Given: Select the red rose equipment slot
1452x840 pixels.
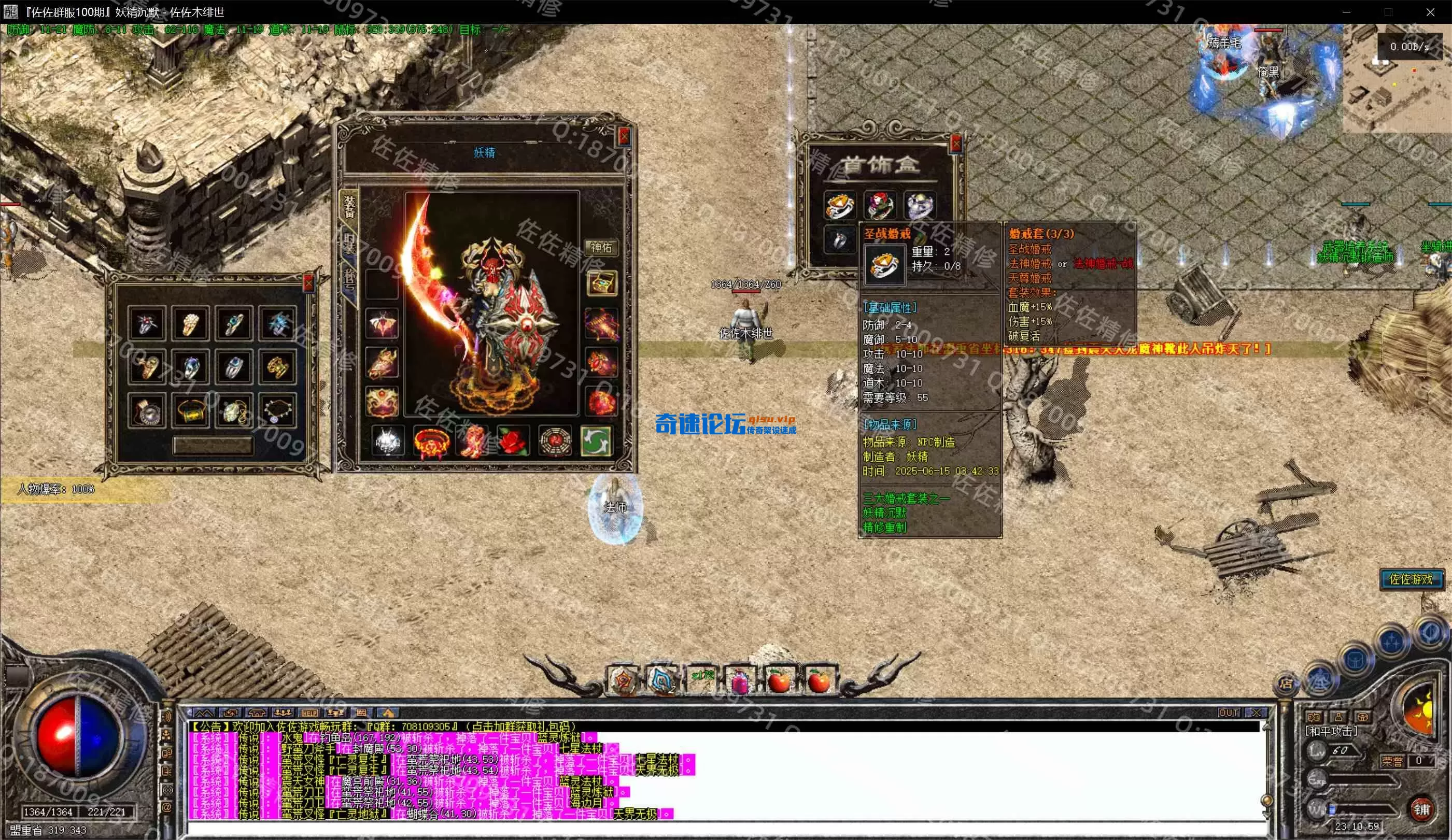Looking at the screenshot, I should click(x=512, y=441).
